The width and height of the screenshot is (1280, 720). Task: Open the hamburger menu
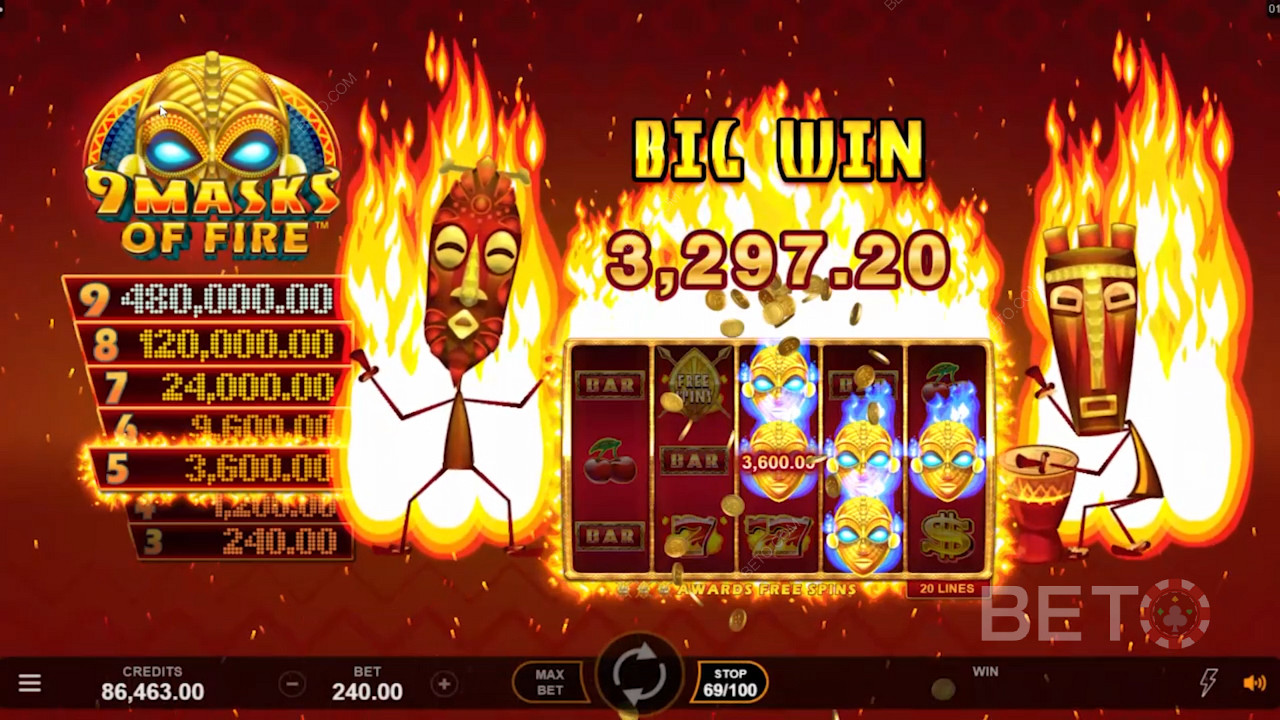tap(30, 683)
